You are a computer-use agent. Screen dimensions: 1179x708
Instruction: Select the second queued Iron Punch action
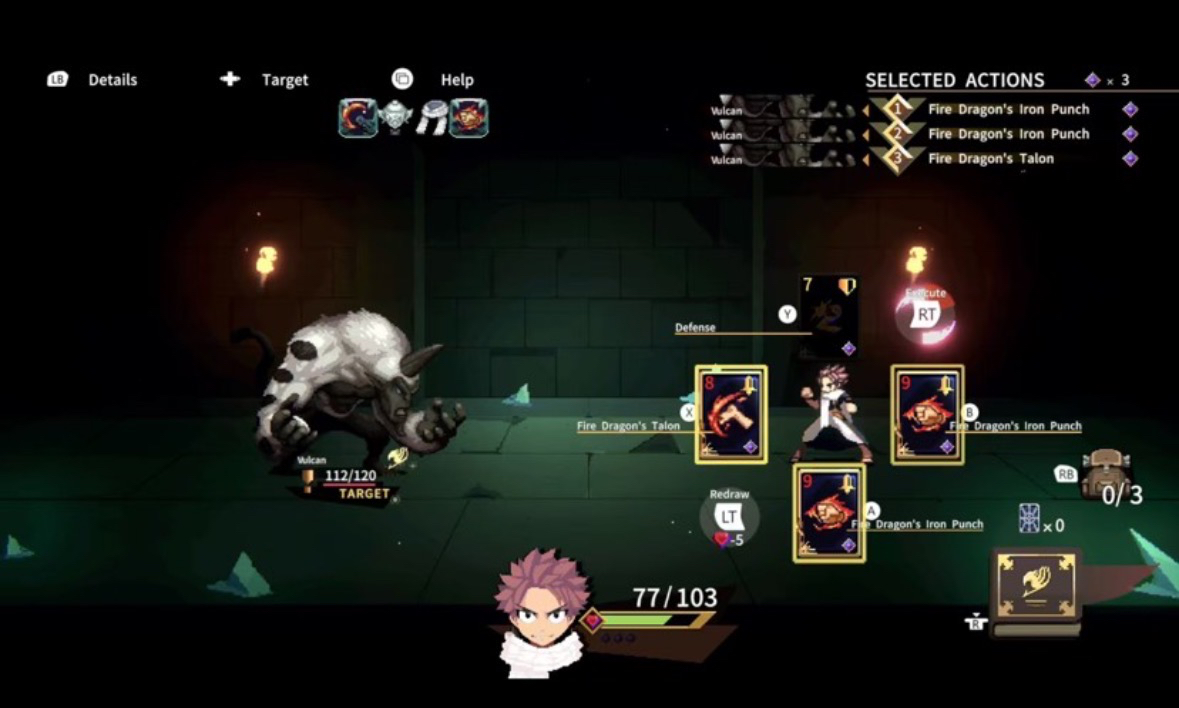pos(1008,134)
